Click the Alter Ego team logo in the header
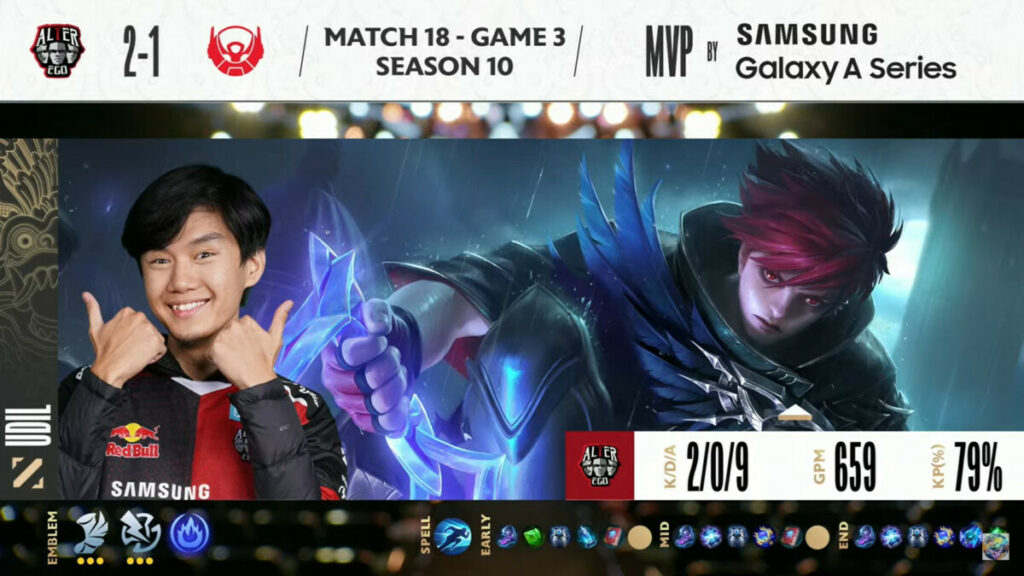This screenshot has height=576, width=1024. pyautogui.click(x=57, y=49)
